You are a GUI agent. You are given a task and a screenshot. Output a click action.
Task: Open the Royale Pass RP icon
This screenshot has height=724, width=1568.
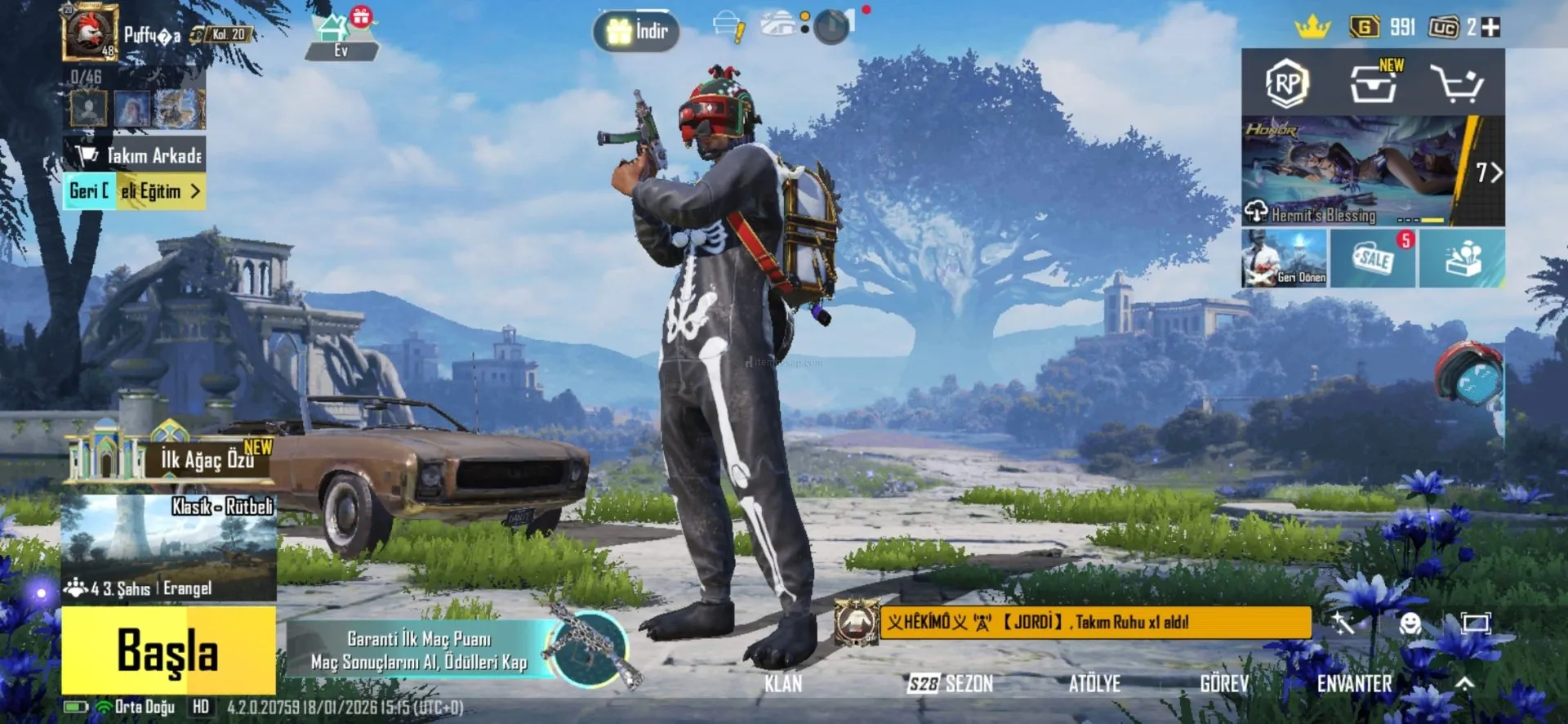(x=1287, y=83)
